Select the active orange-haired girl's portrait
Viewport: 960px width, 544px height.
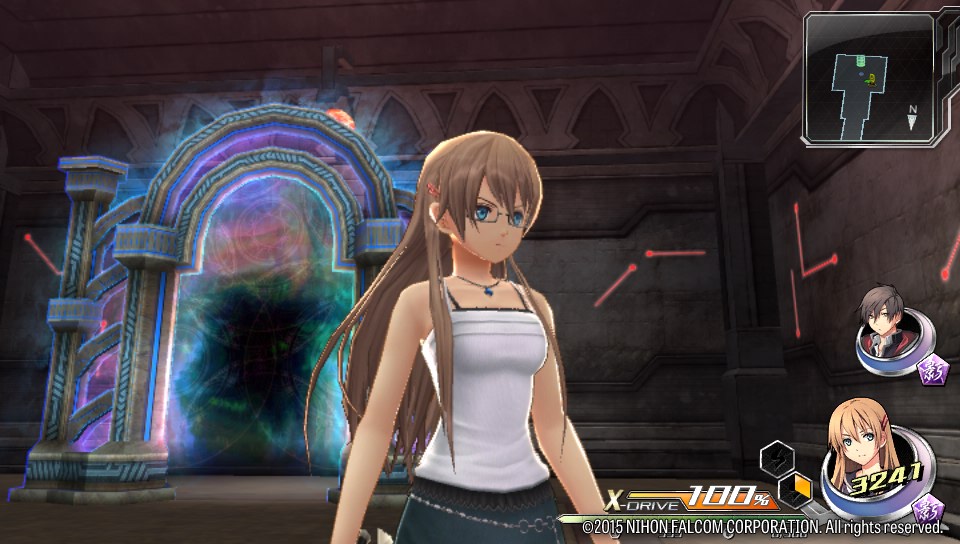tap(865, 459)
